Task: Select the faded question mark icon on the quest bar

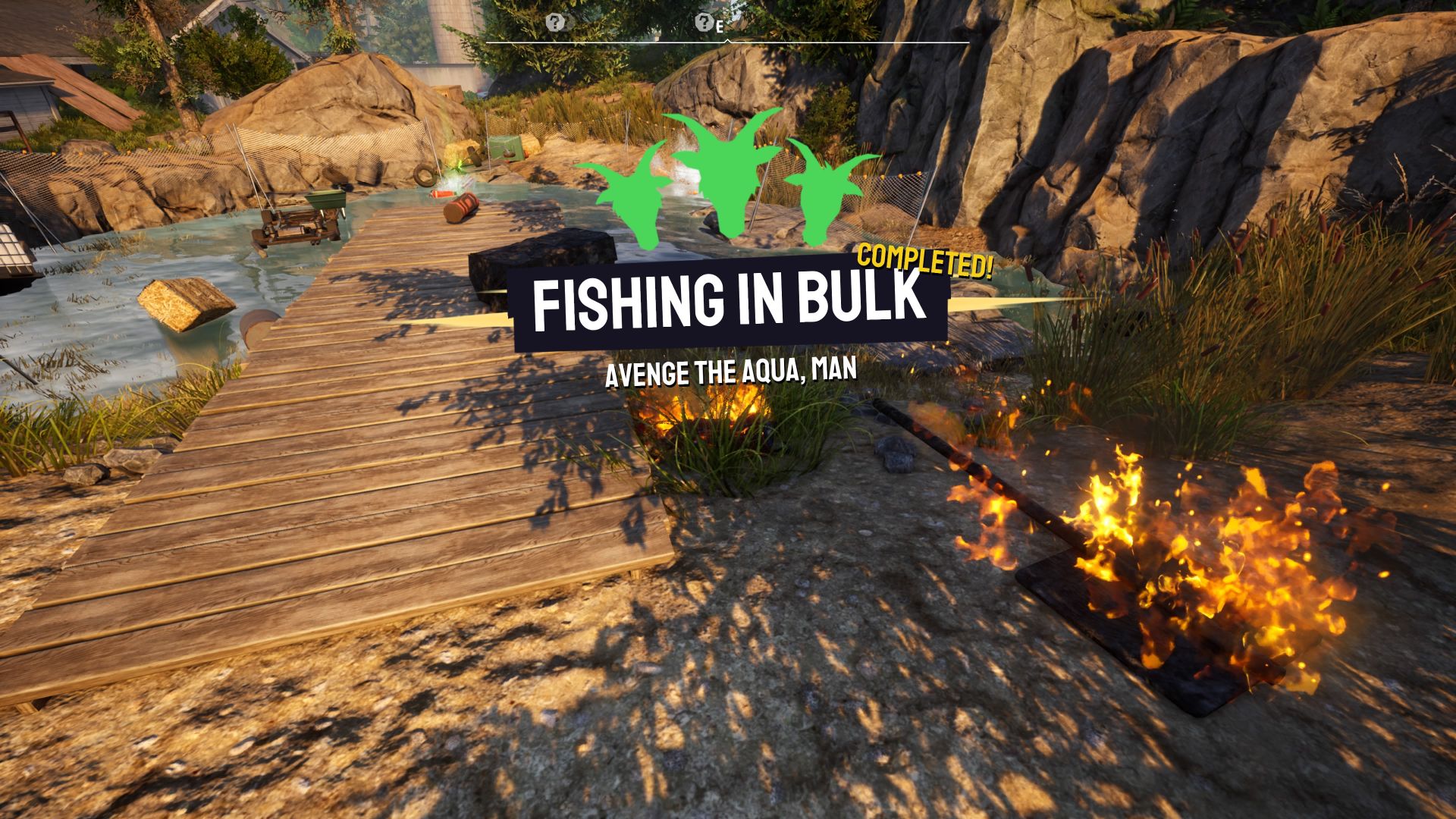Action: tap(566, 23)
